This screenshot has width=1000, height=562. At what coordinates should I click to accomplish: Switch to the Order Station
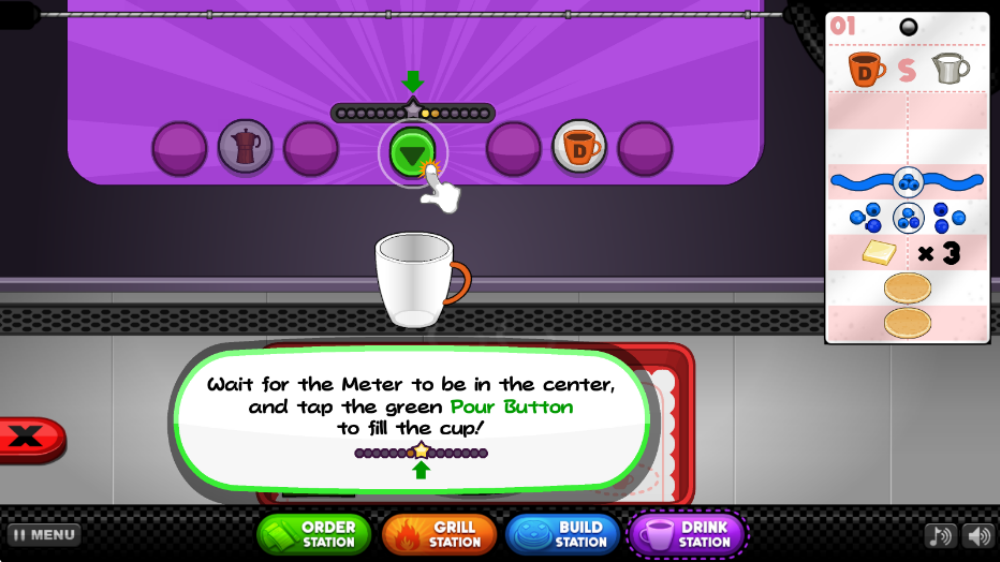pyautogui.click(x=314, y=534)
